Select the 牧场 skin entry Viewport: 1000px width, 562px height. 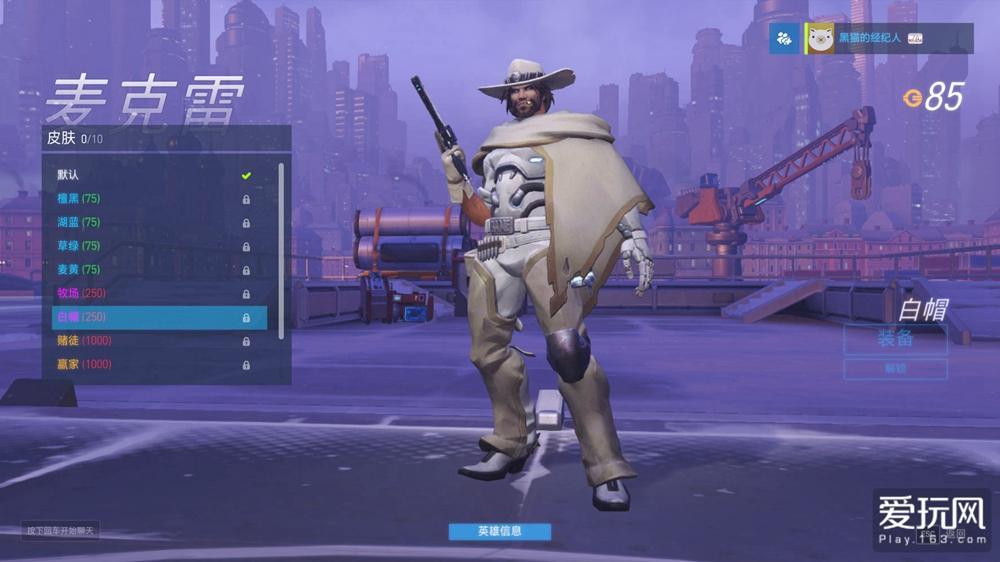pos(150,293)
